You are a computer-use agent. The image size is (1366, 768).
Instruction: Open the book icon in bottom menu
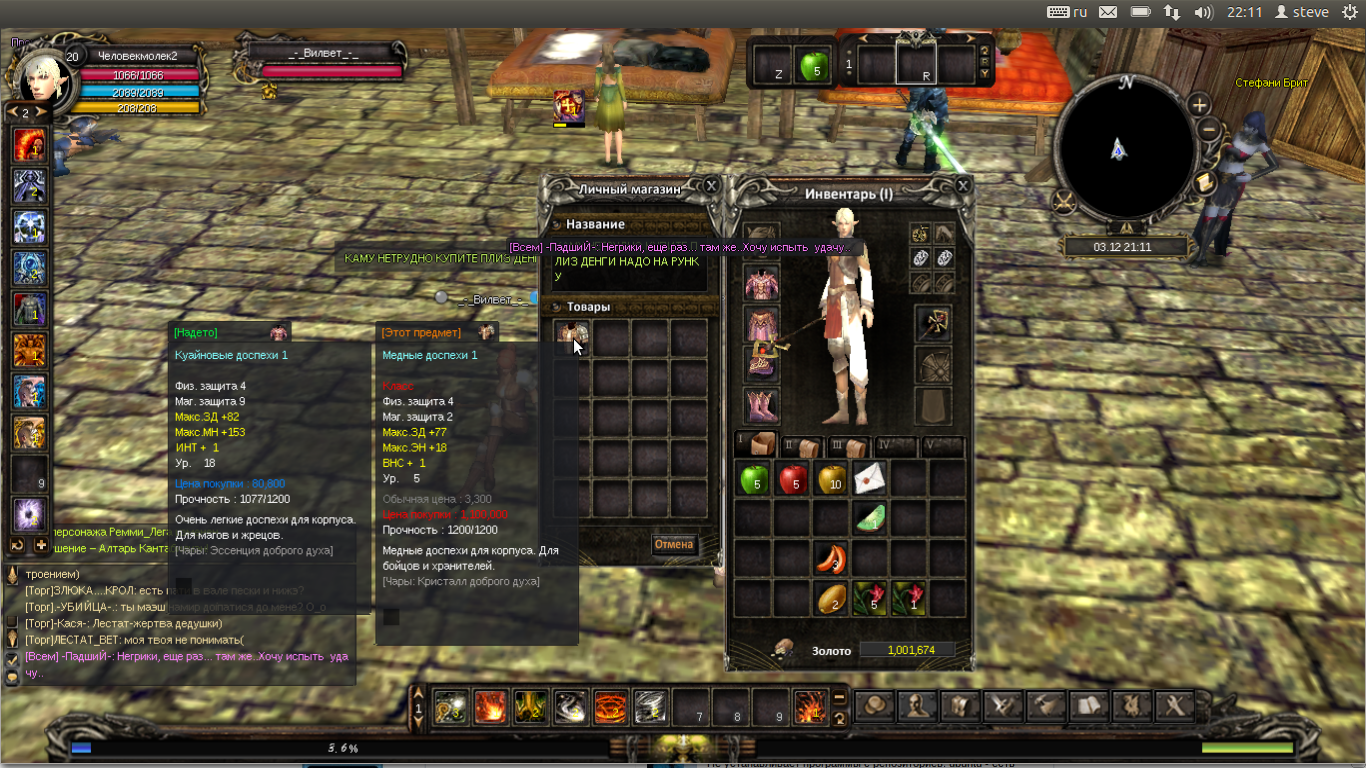point(1089,707)
